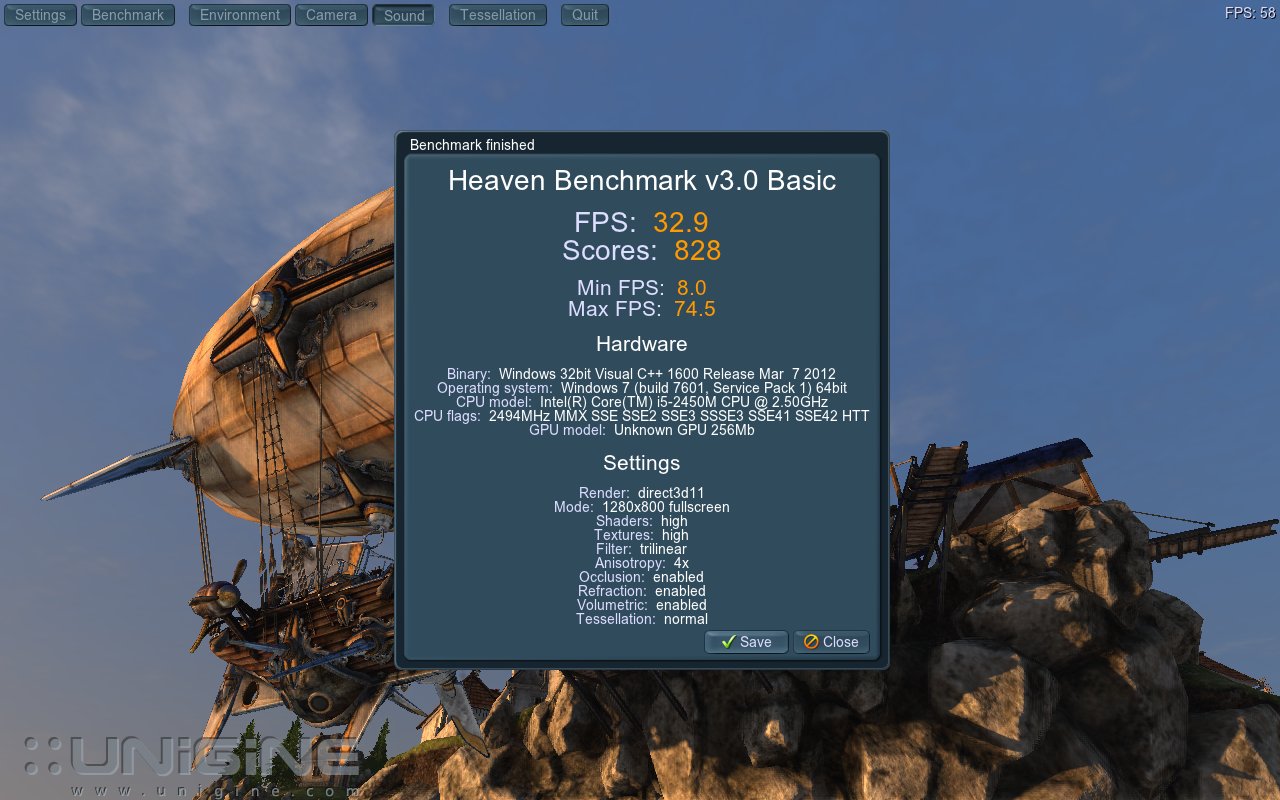1280x800 pixels.
Task: Open the Settings menu
Action: [40, 15]
